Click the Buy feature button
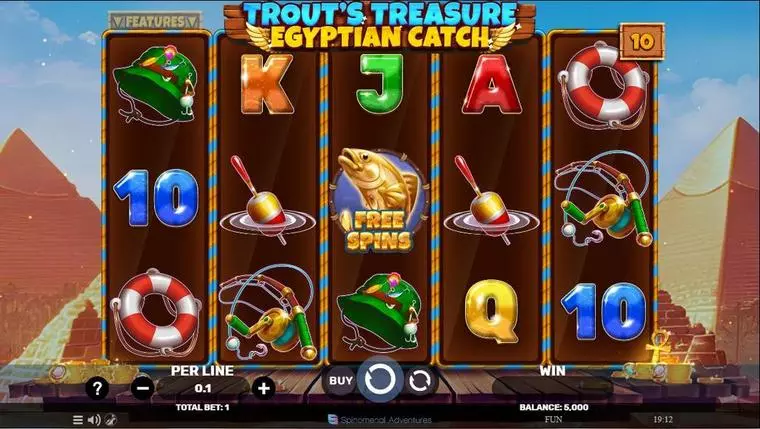This screenshot has height=429, width=760. coord(341,381)
